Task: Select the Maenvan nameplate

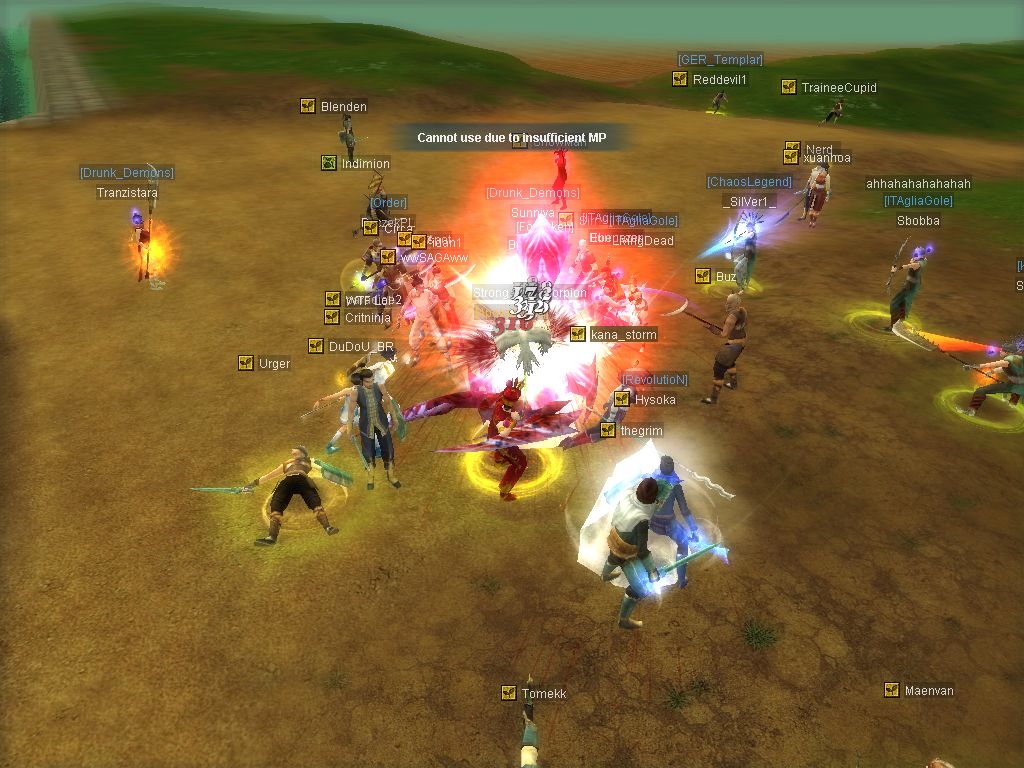Action: (x=928, y=691)
